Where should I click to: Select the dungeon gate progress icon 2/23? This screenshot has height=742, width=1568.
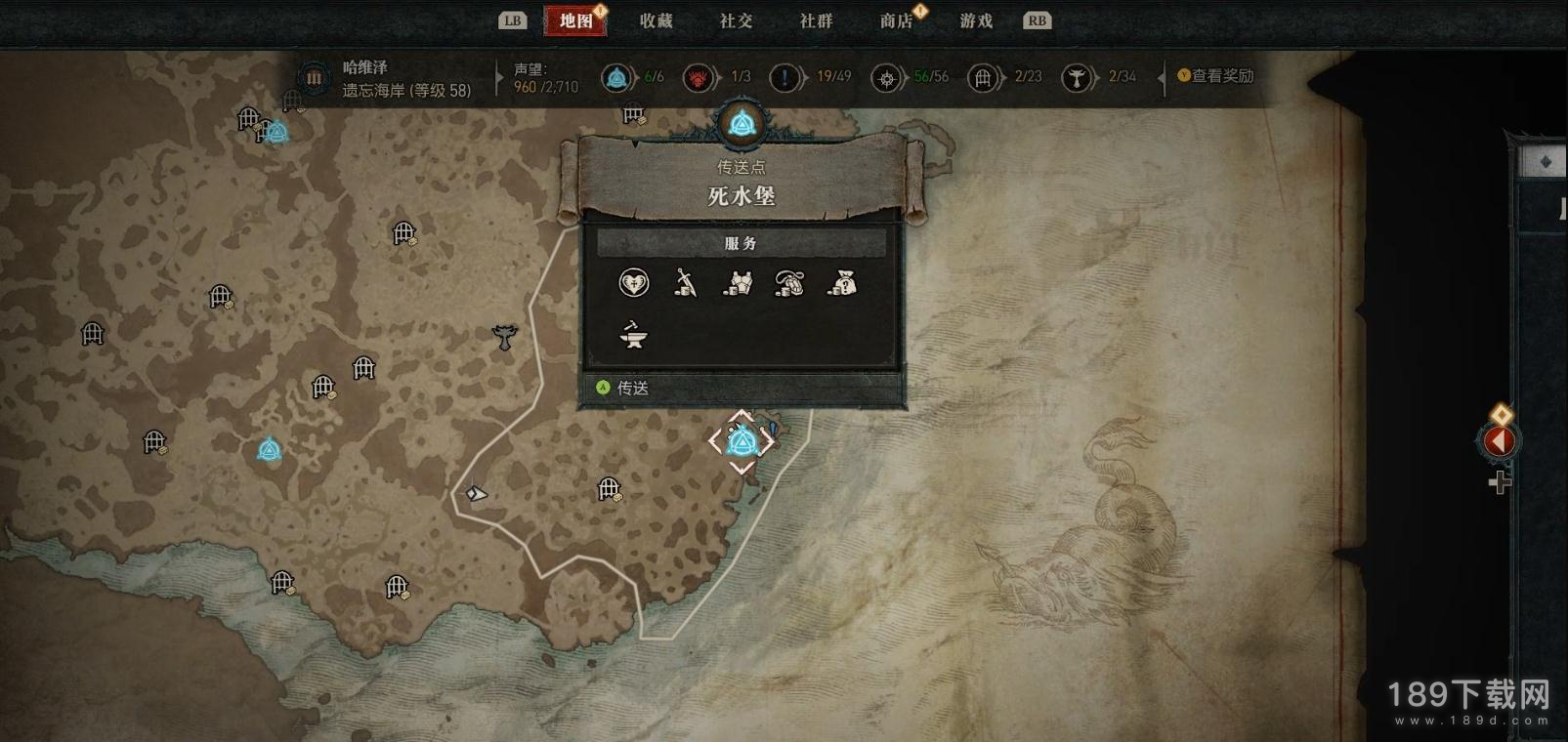983,77
